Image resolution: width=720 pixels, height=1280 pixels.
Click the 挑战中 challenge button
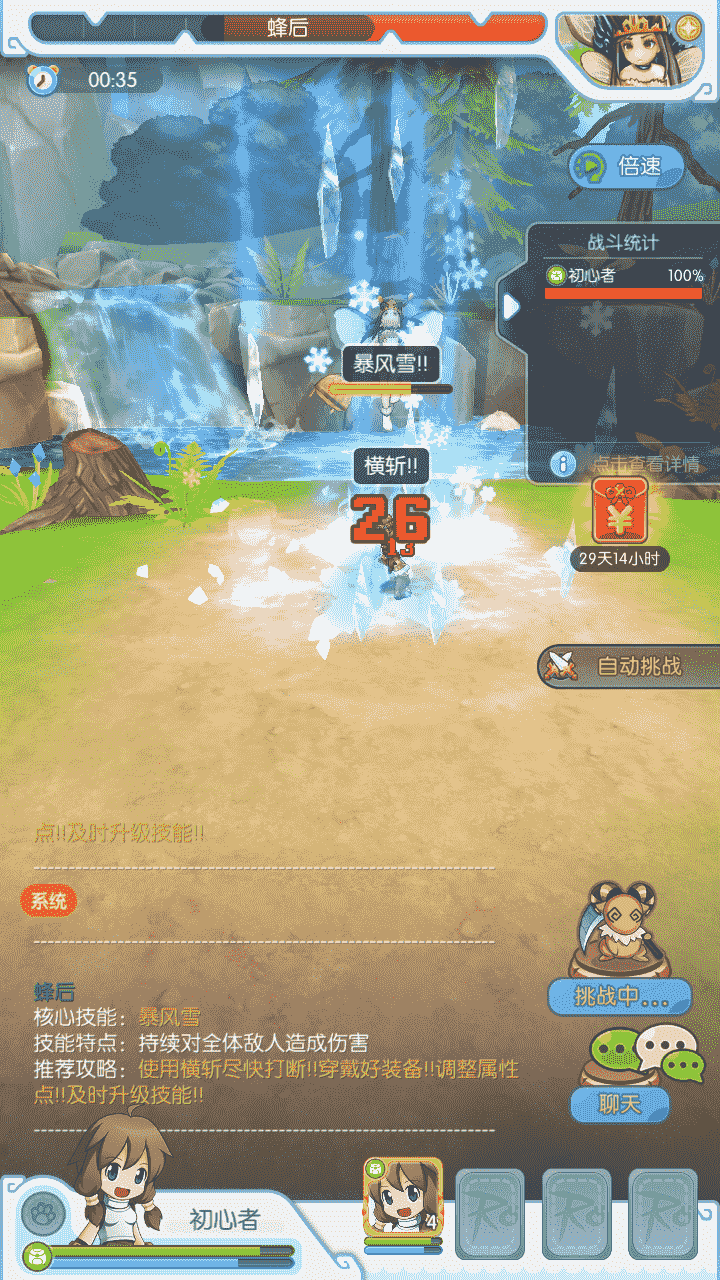[x=620, y=996]
